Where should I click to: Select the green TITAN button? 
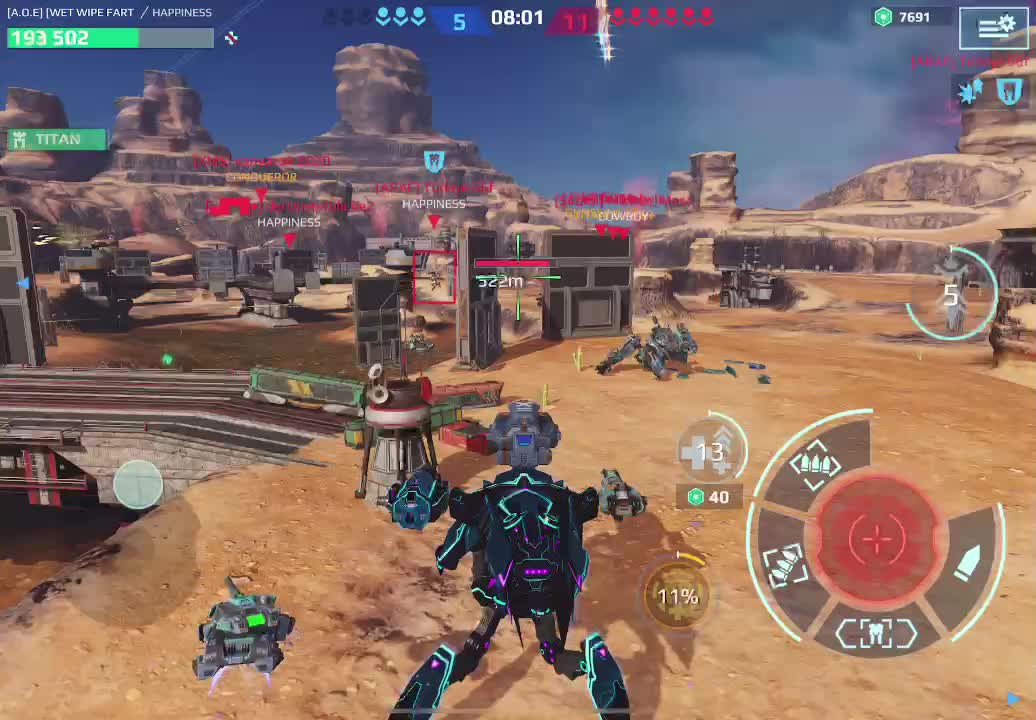[57, 139]
